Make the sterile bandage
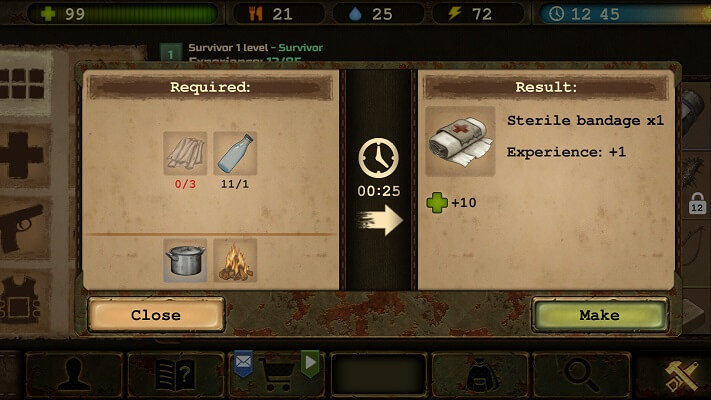Image resolution: width=711 pixels, height=400 pixels. point(599,315)
